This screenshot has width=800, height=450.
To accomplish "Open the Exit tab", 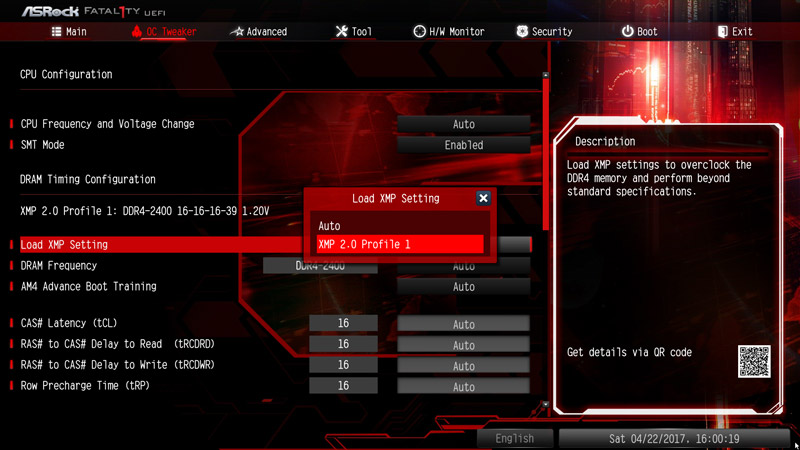I will tap(734, 32).
